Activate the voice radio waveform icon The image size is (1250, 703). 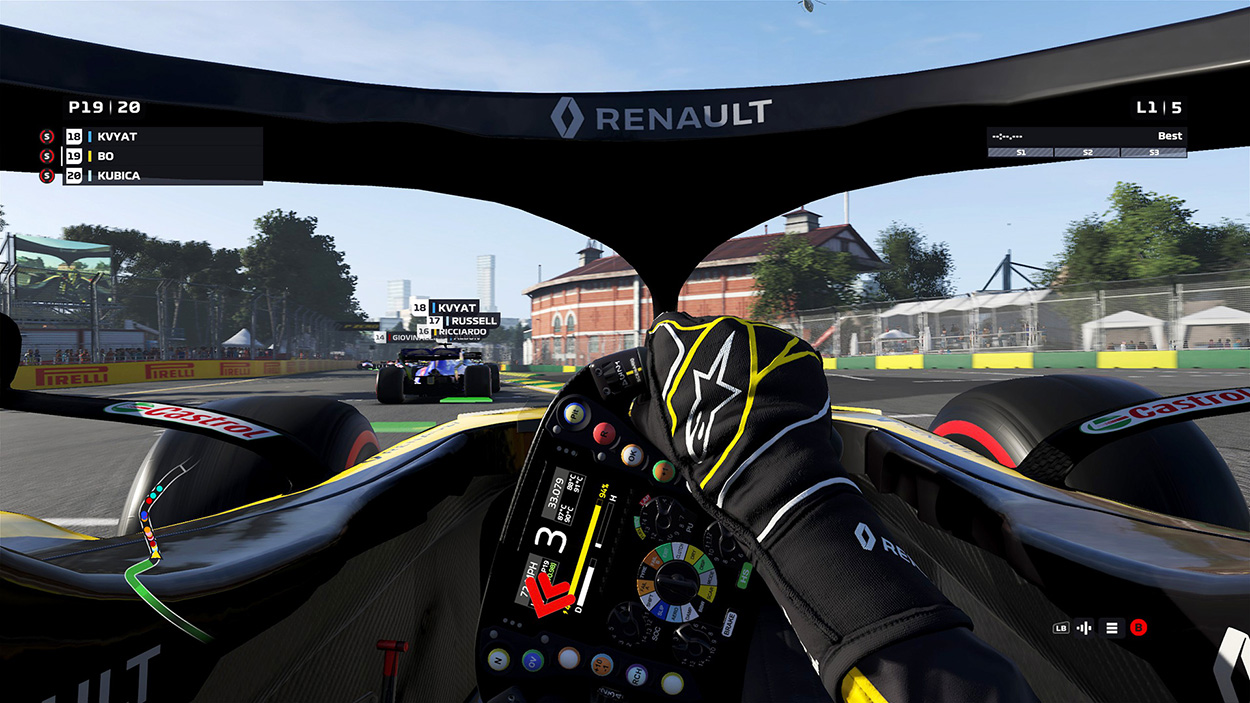(1086, 628)
